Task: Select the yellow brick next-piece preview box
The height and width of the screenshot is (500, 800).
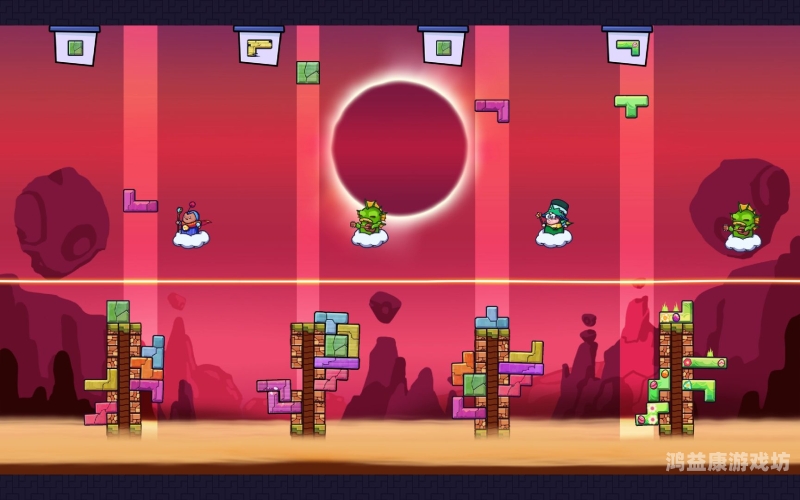Action: (x=259, y=46)
